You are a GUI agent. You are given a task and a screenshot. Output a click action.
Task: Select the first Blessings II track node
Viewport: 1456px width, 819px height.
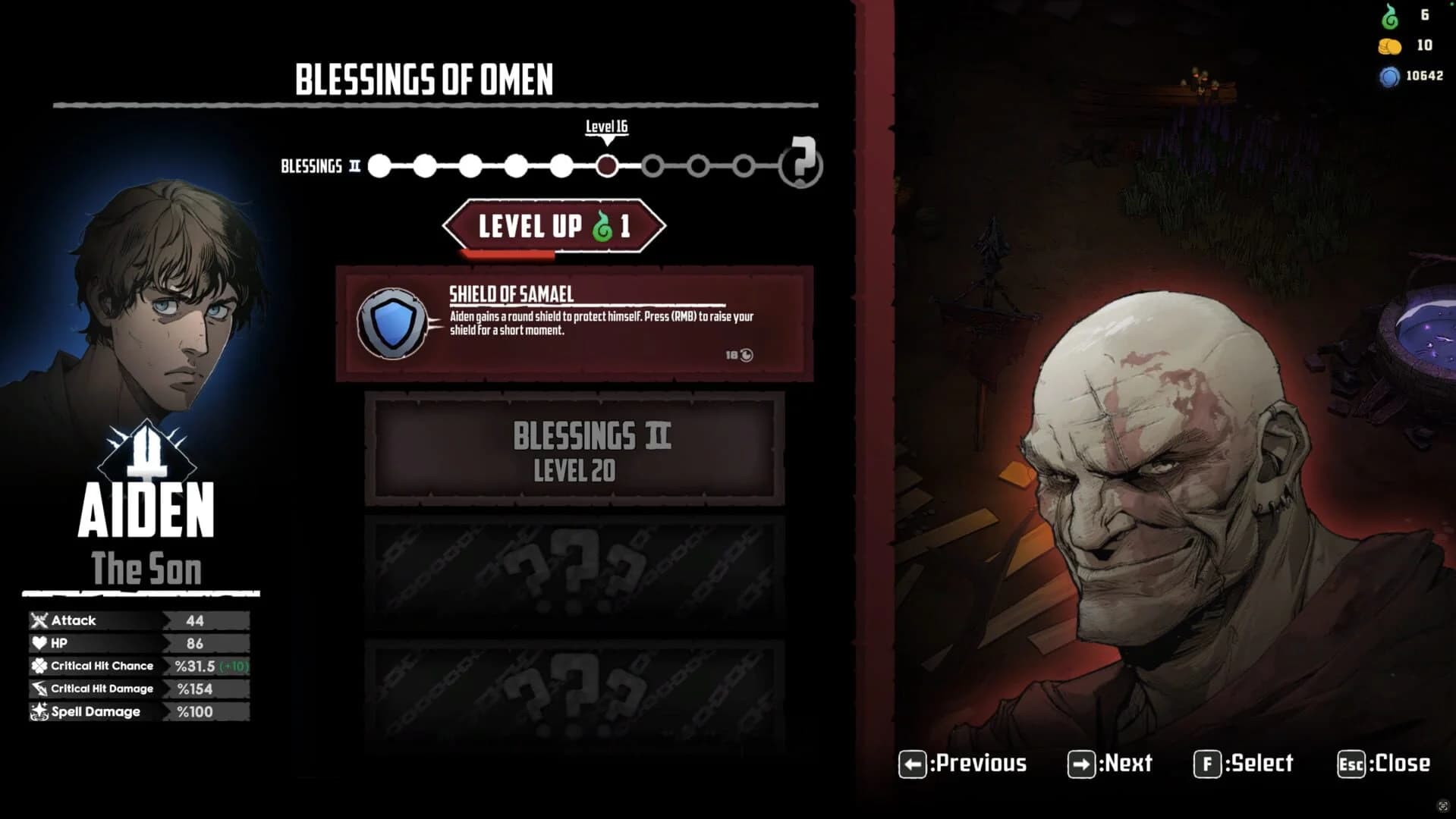[379, 164]
